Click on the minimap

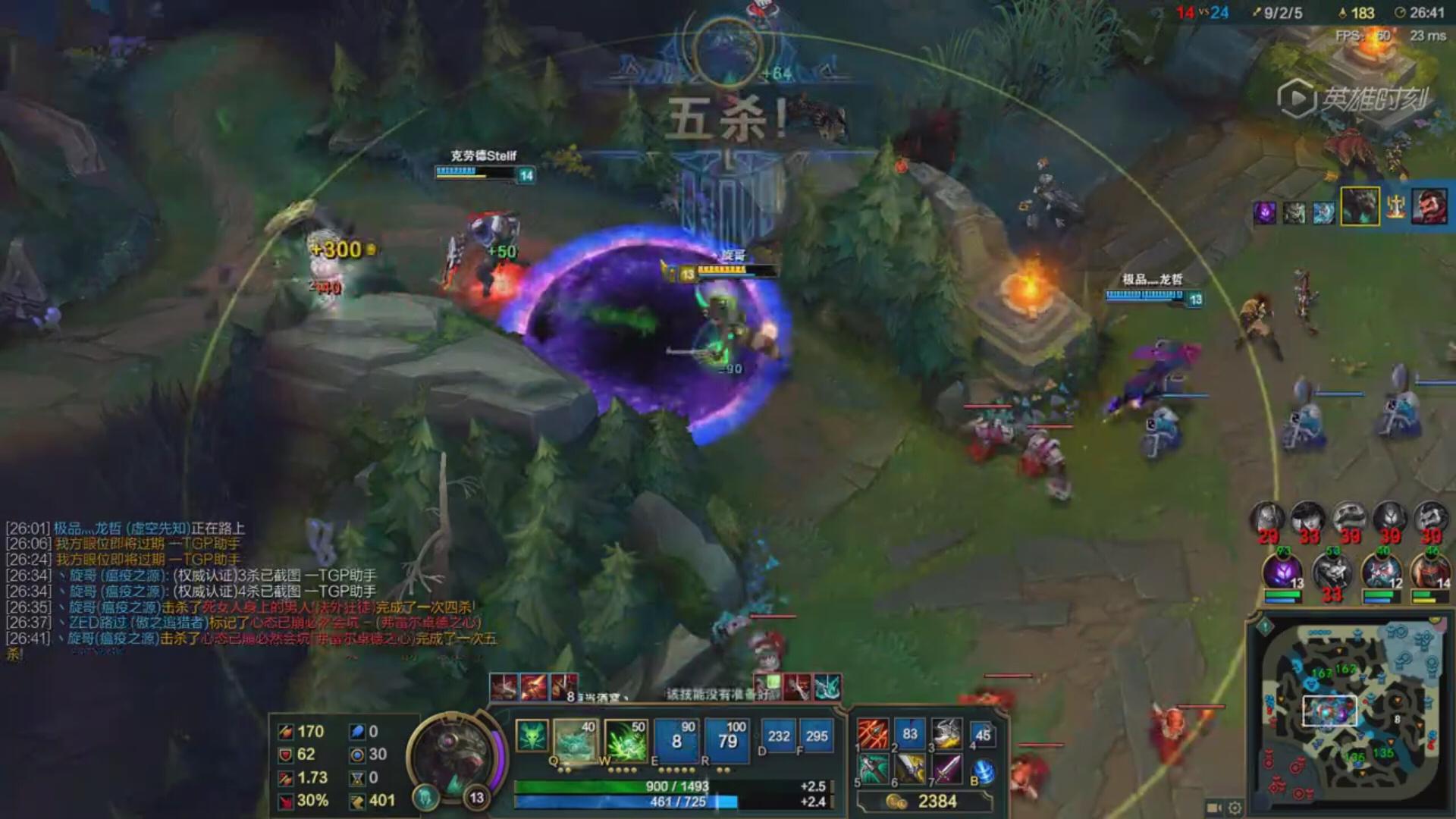(x=1350, y=713)
